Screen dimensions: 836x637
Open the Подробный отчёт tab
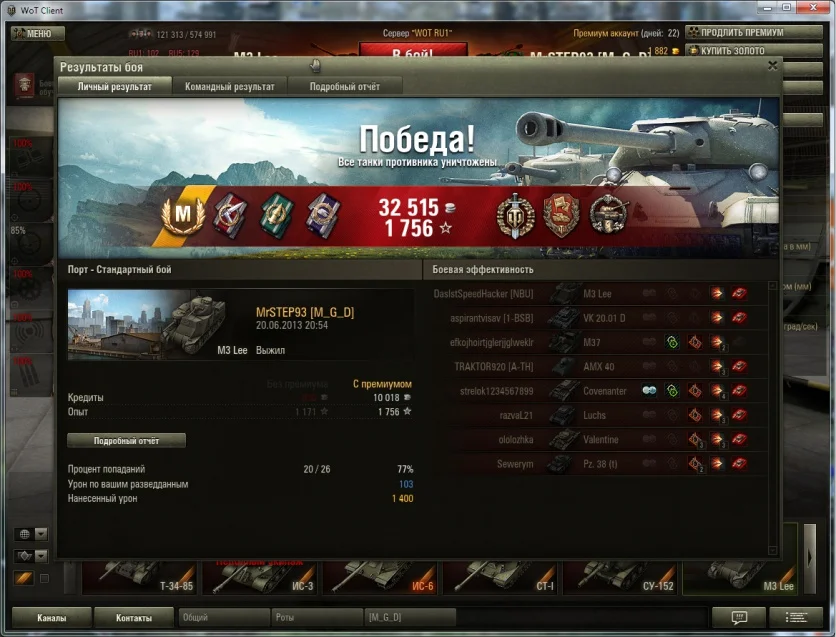tap(344, 87)
